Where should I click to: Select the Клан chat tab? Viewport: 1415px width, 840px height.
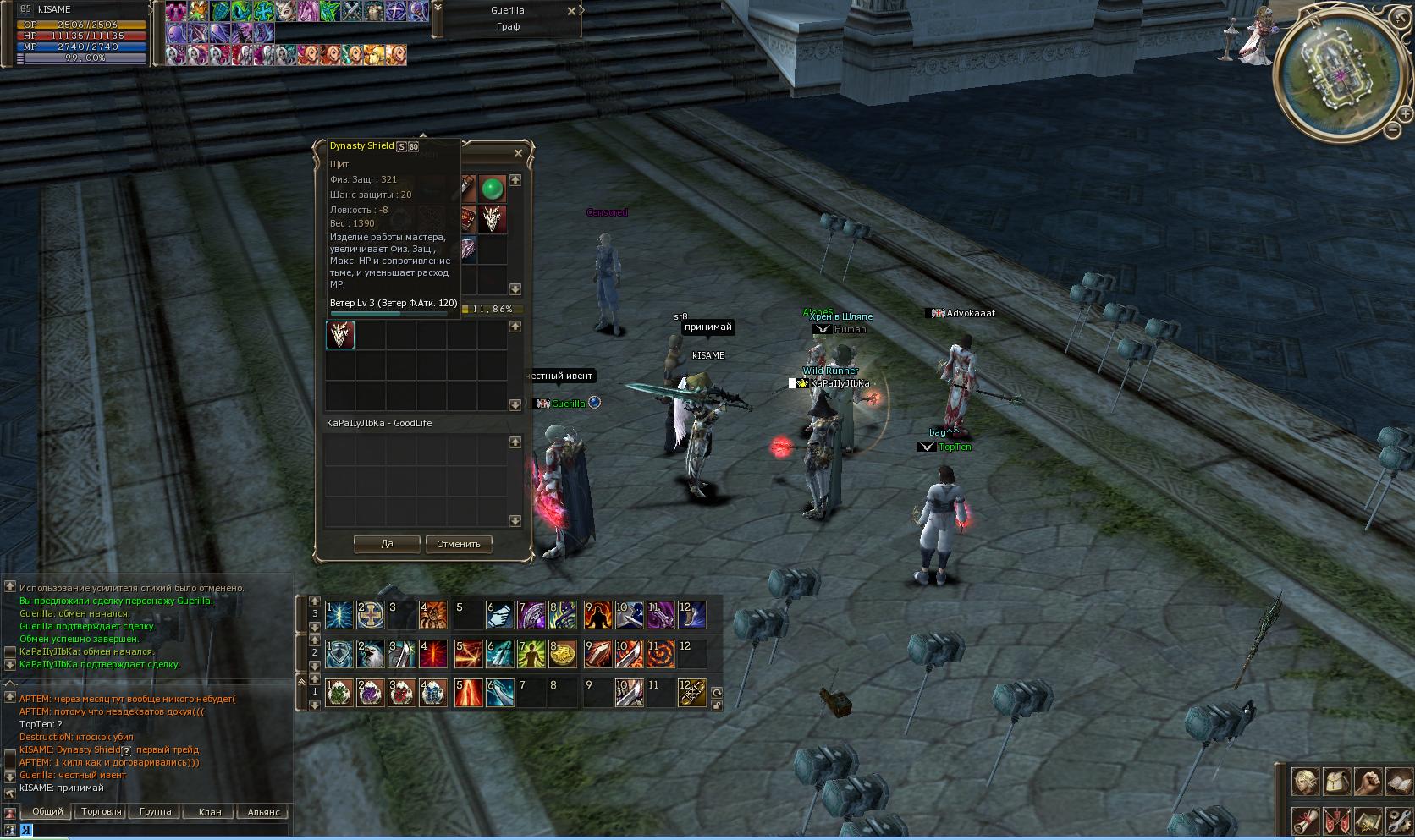click(x=209, y=811)
